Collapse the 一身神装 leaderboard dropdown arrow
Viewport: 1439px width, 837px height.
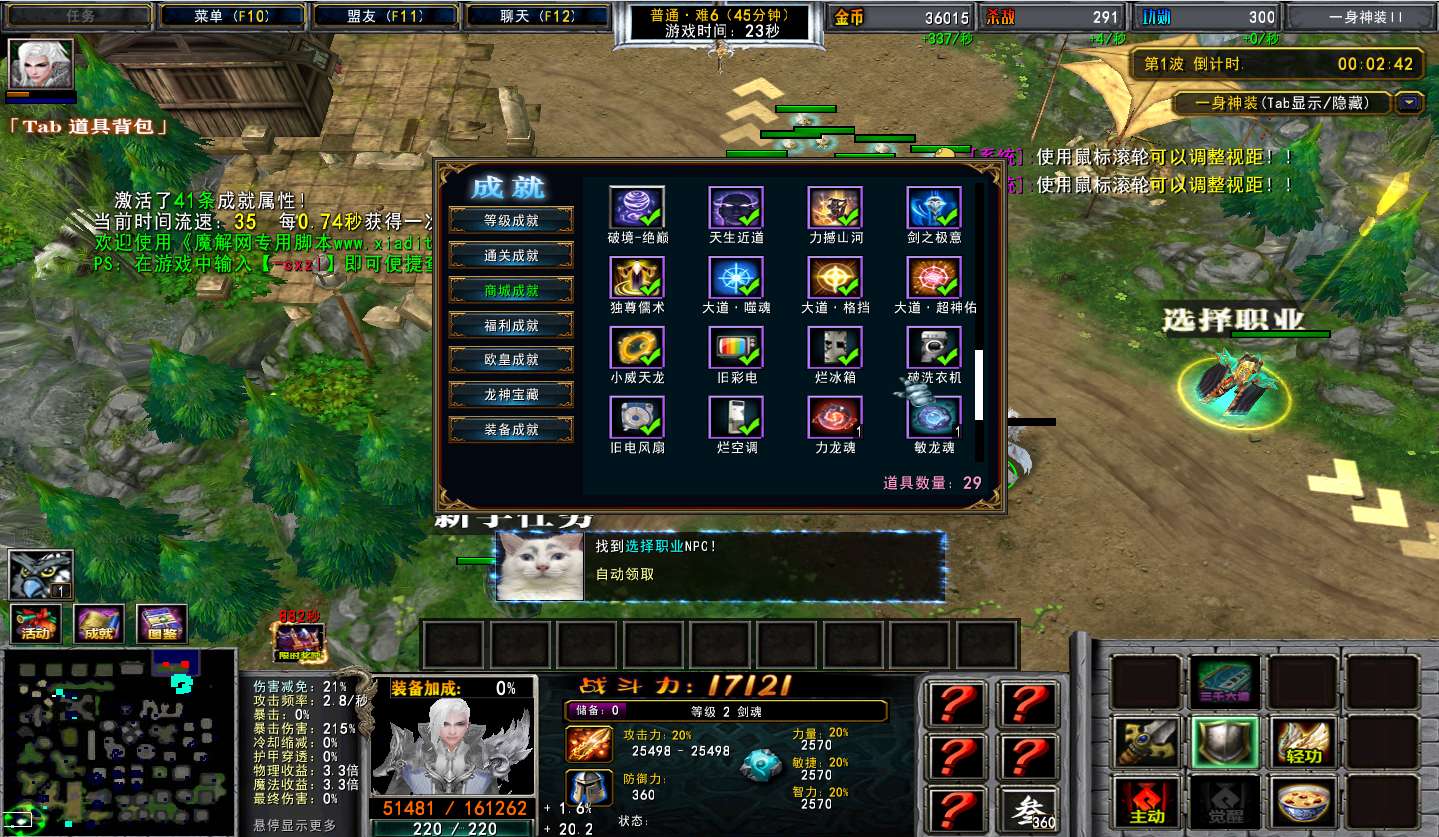tap(1409, 102)
